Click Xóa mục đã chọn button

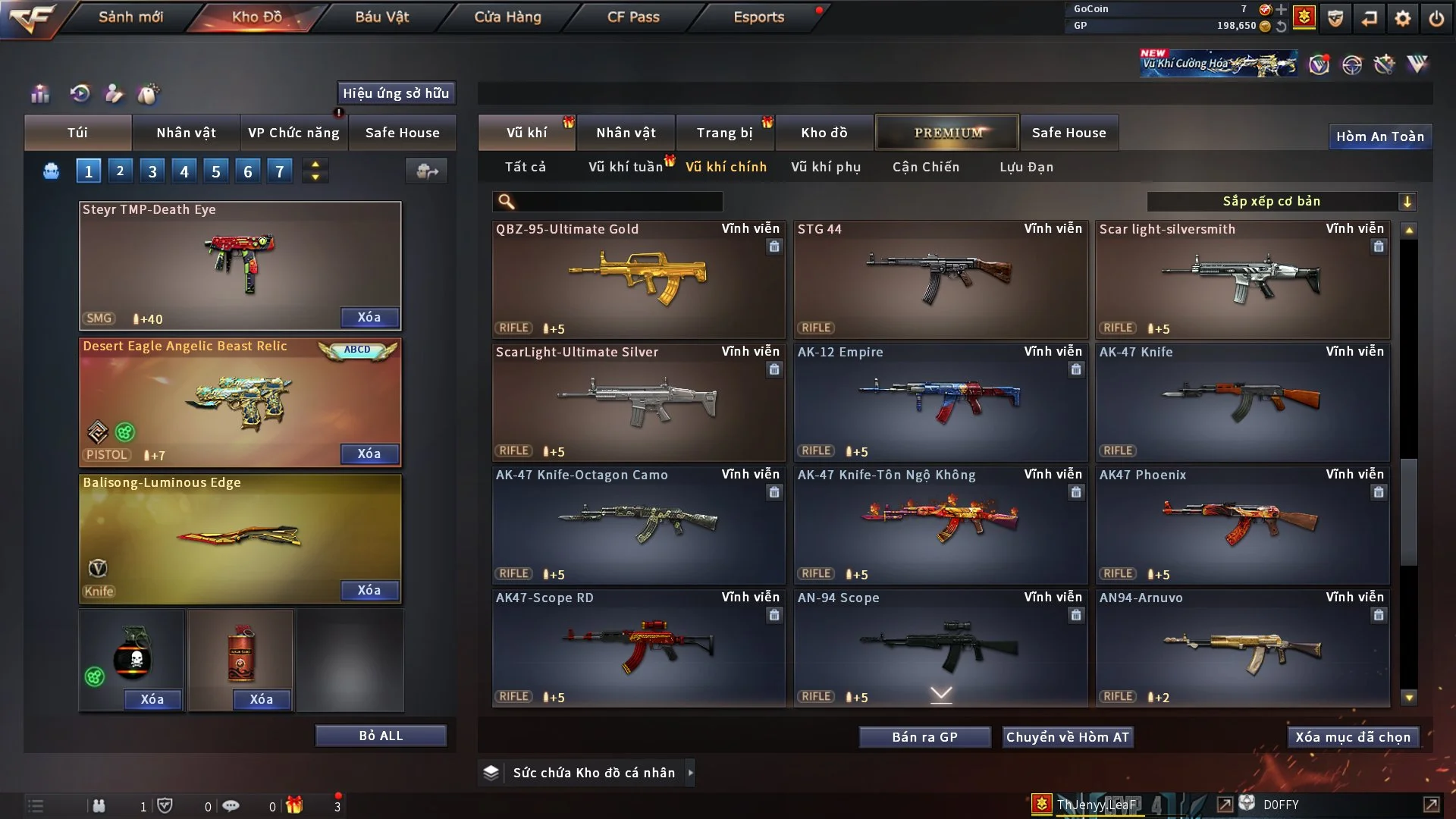[1352, 737]
